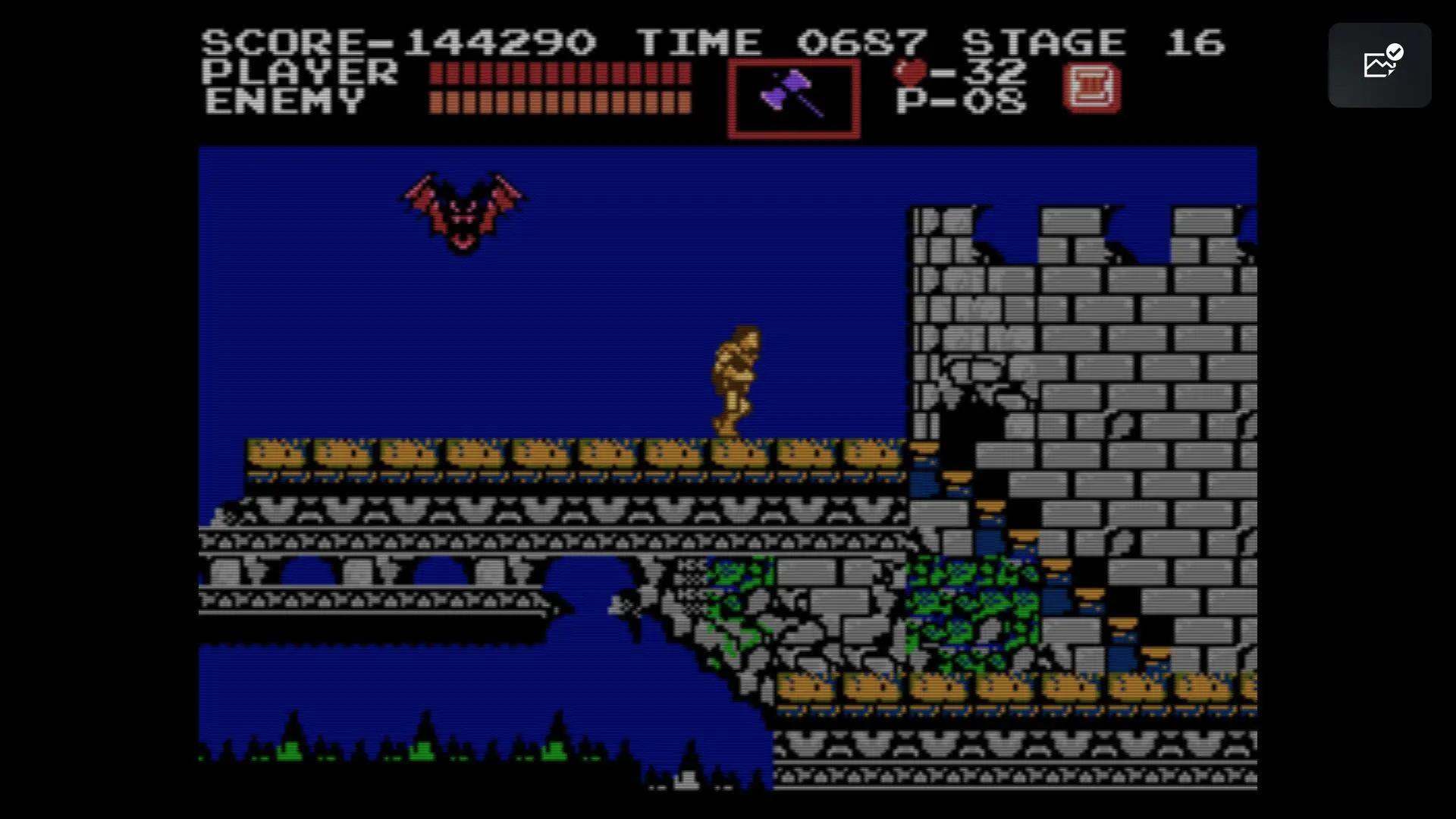This screenshot has width=1456, height=819.
Task: Click the flying bat enemy sprite
Action: pos(463,212)
